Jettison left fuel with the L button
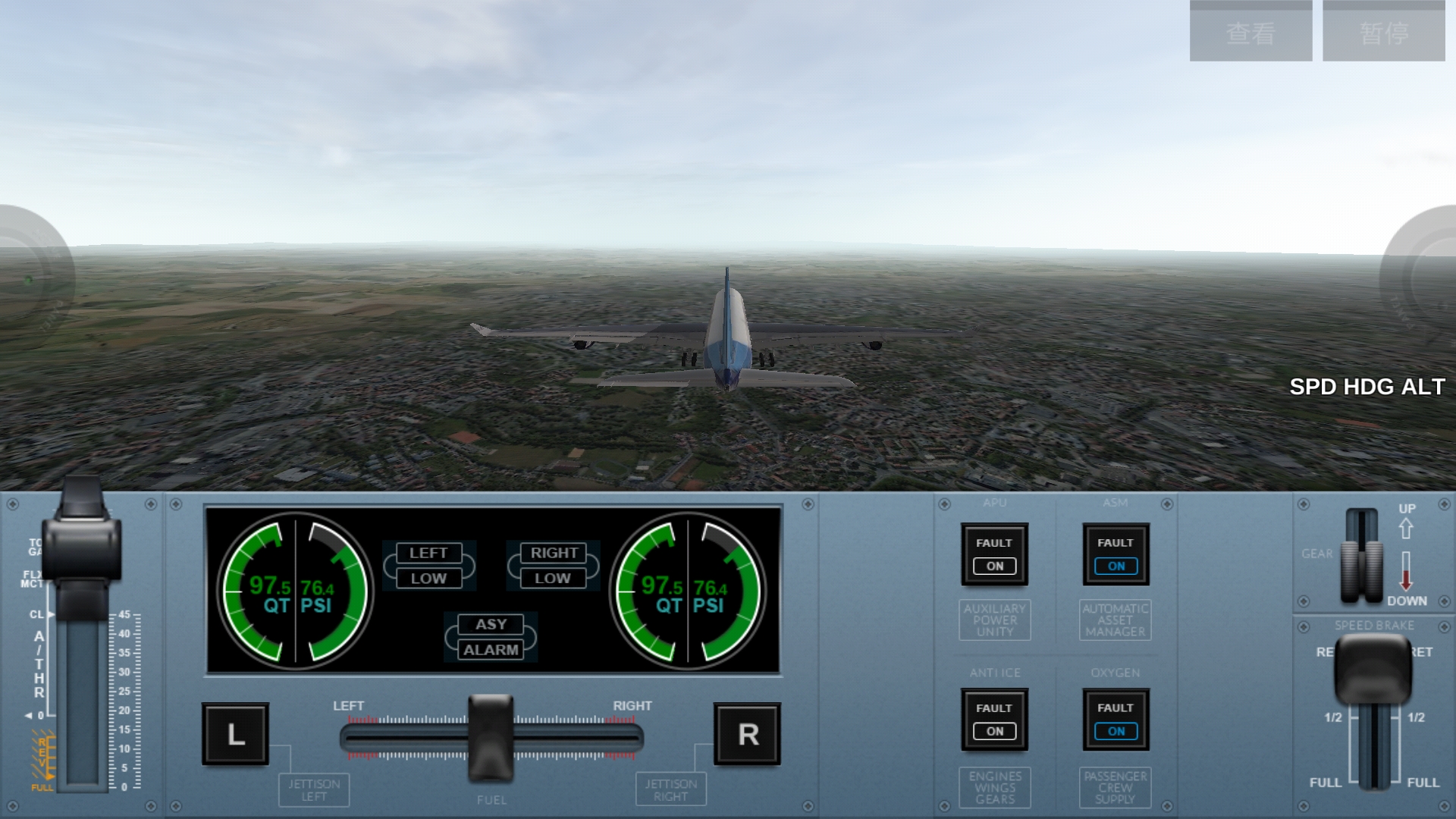The height and width of the screenshot is (819, 1456). tap(235, 734)
